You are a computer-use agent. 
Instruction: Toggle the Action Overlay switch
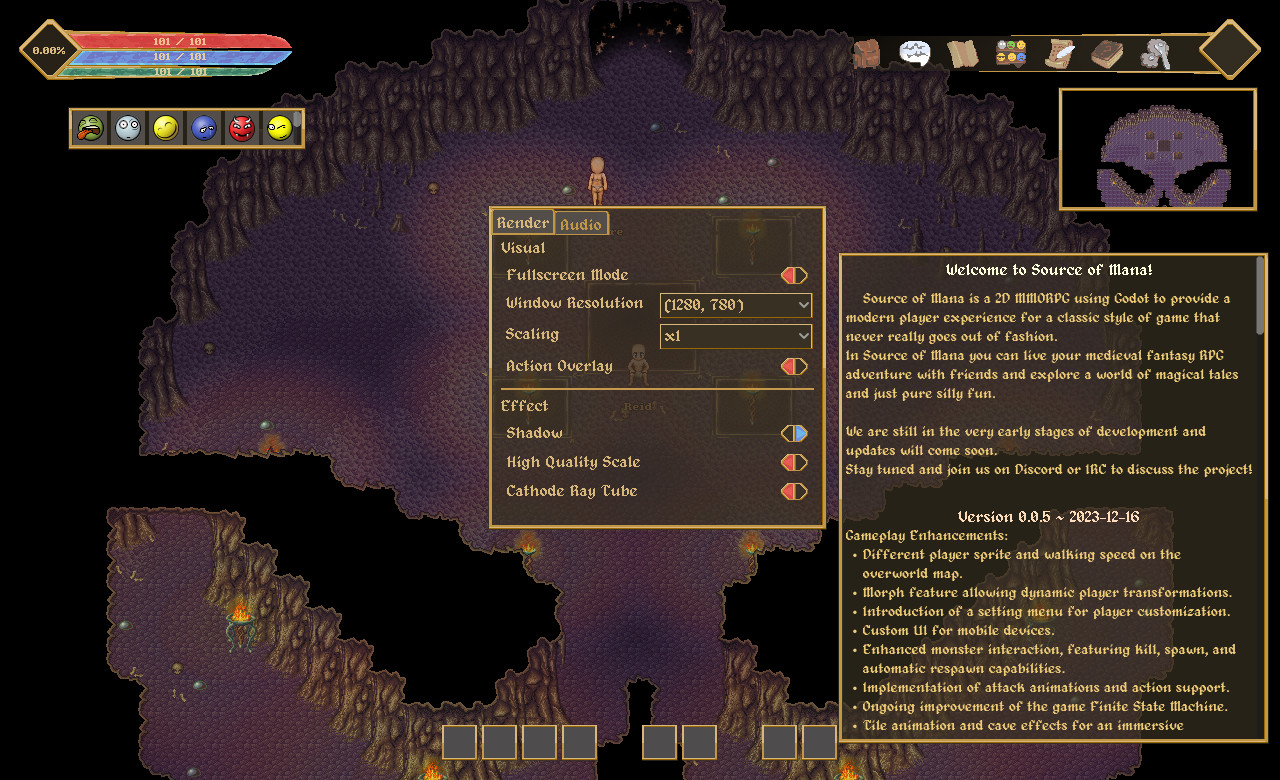coord(794,367)
